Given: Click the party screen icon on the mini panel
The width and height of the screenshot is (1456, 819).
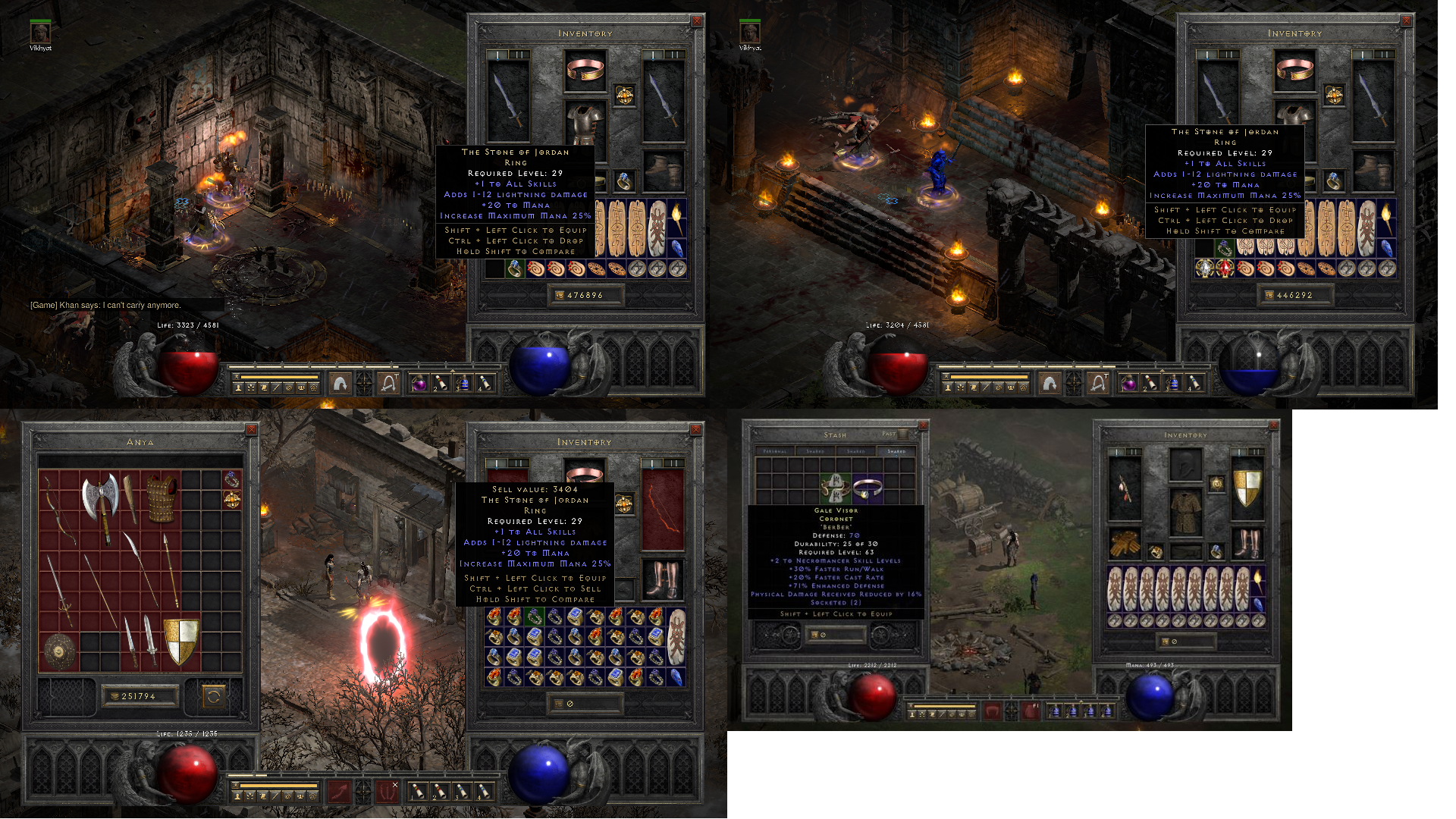Looking at the screenshot, I should pyautogui.click(x=300, y=388).
